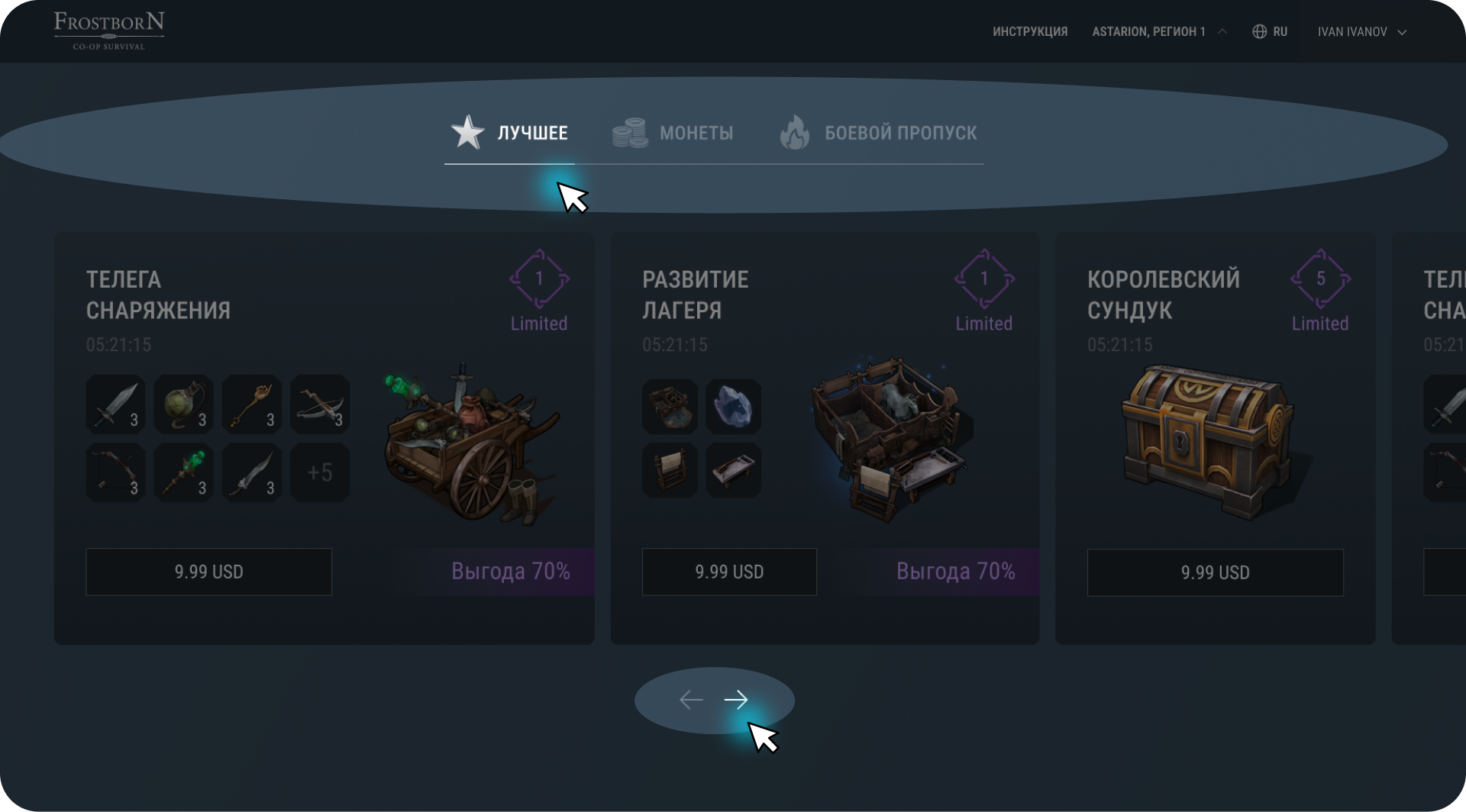Inspect the green-gem staff item
This screenshot has width=1466, height=812.
click(184, 472)
